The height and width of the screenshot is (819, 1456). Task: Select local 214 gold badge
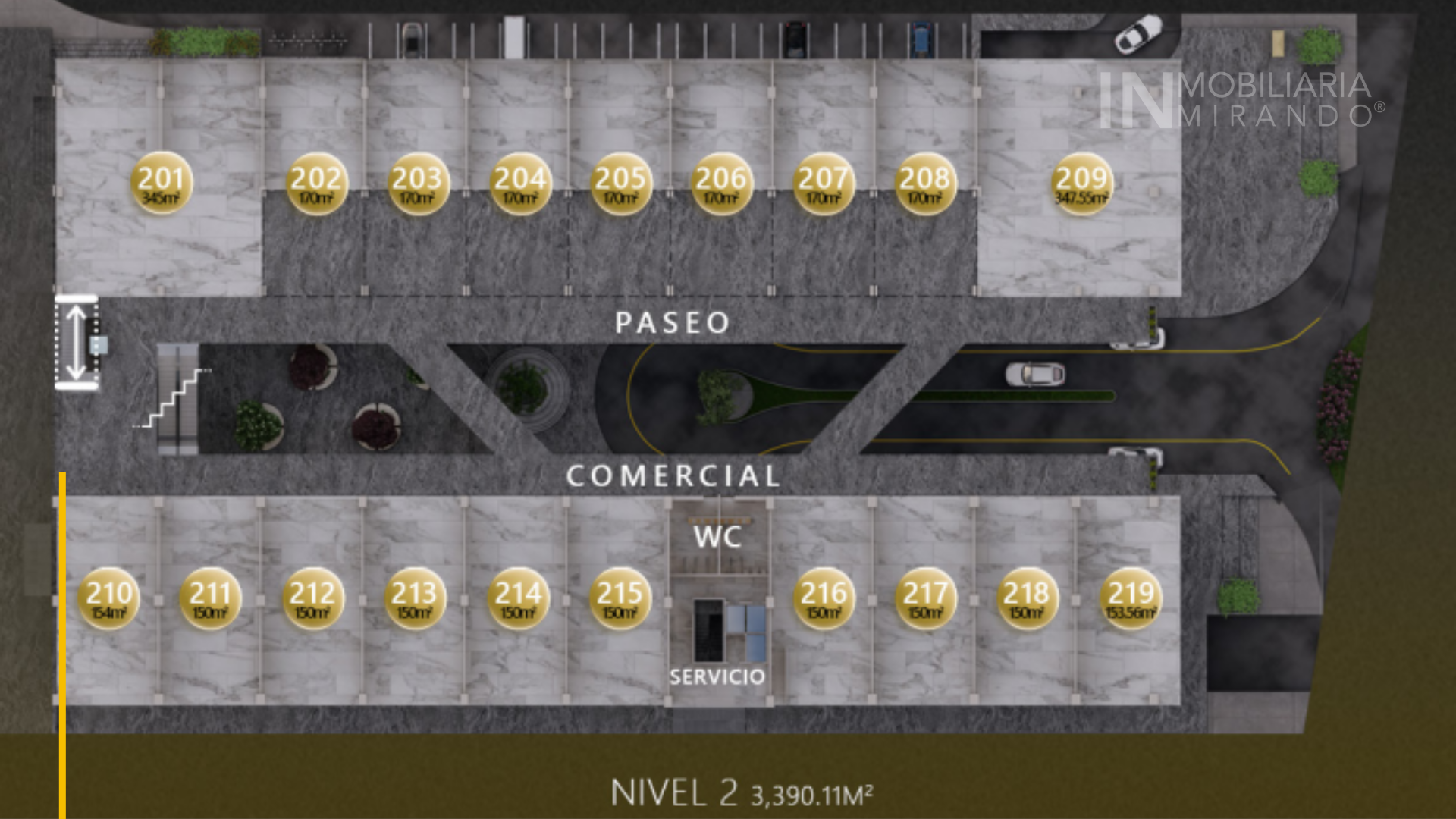point(519,598)
